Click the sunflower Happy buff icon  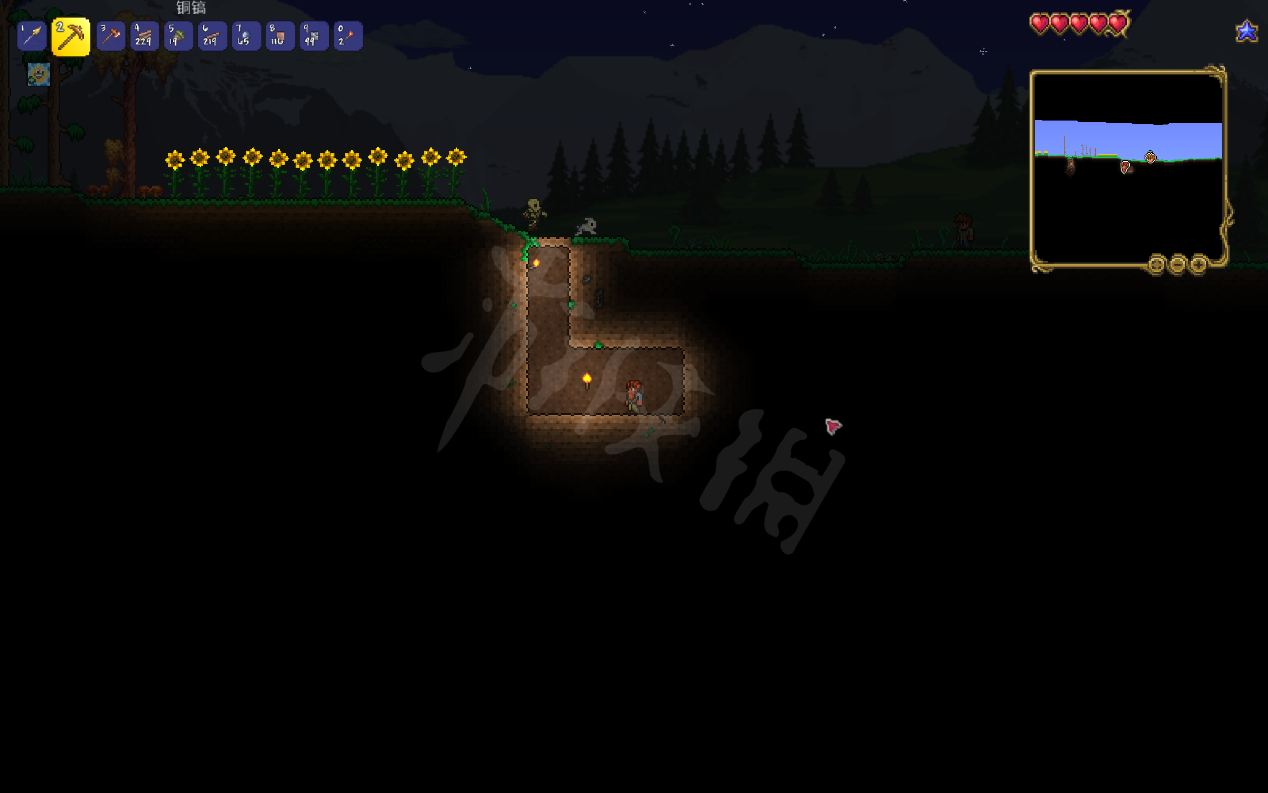(39, 74)
